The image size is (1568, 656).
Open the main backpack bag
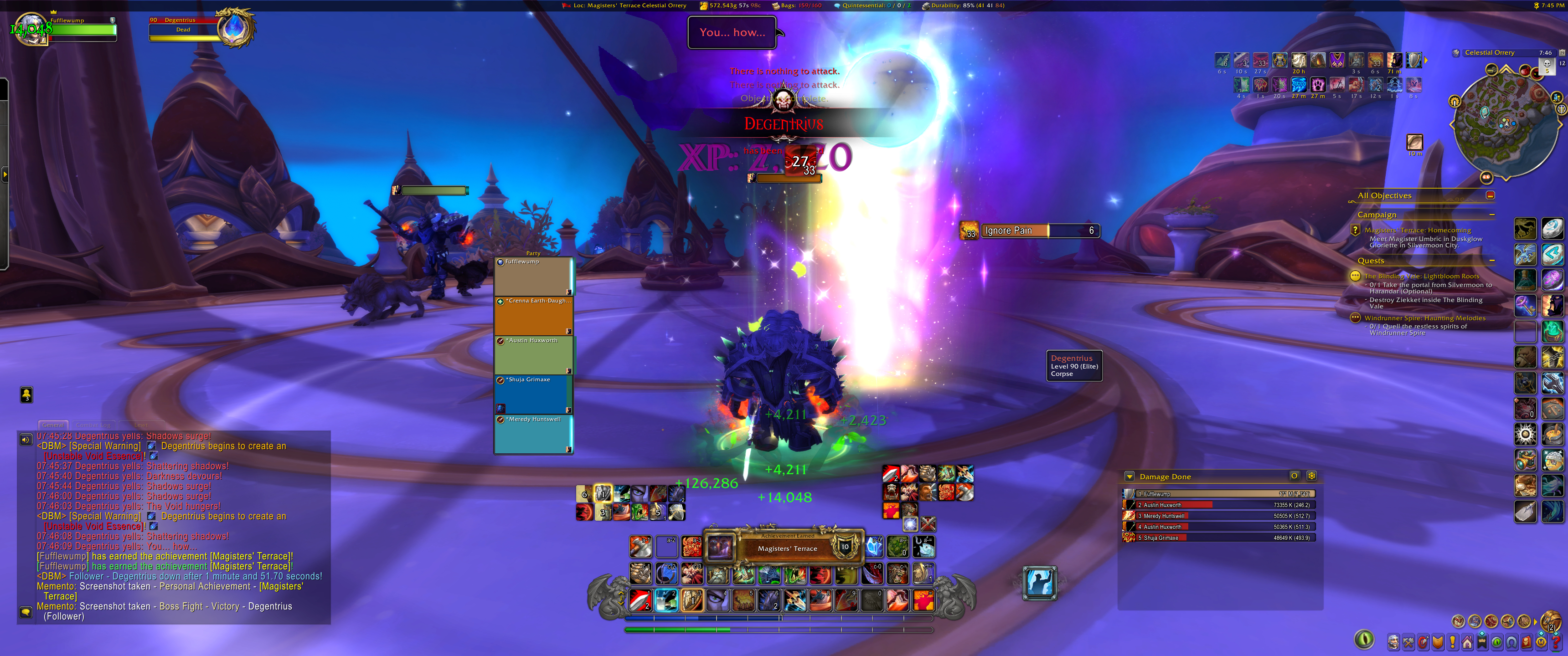[1551, 621]
